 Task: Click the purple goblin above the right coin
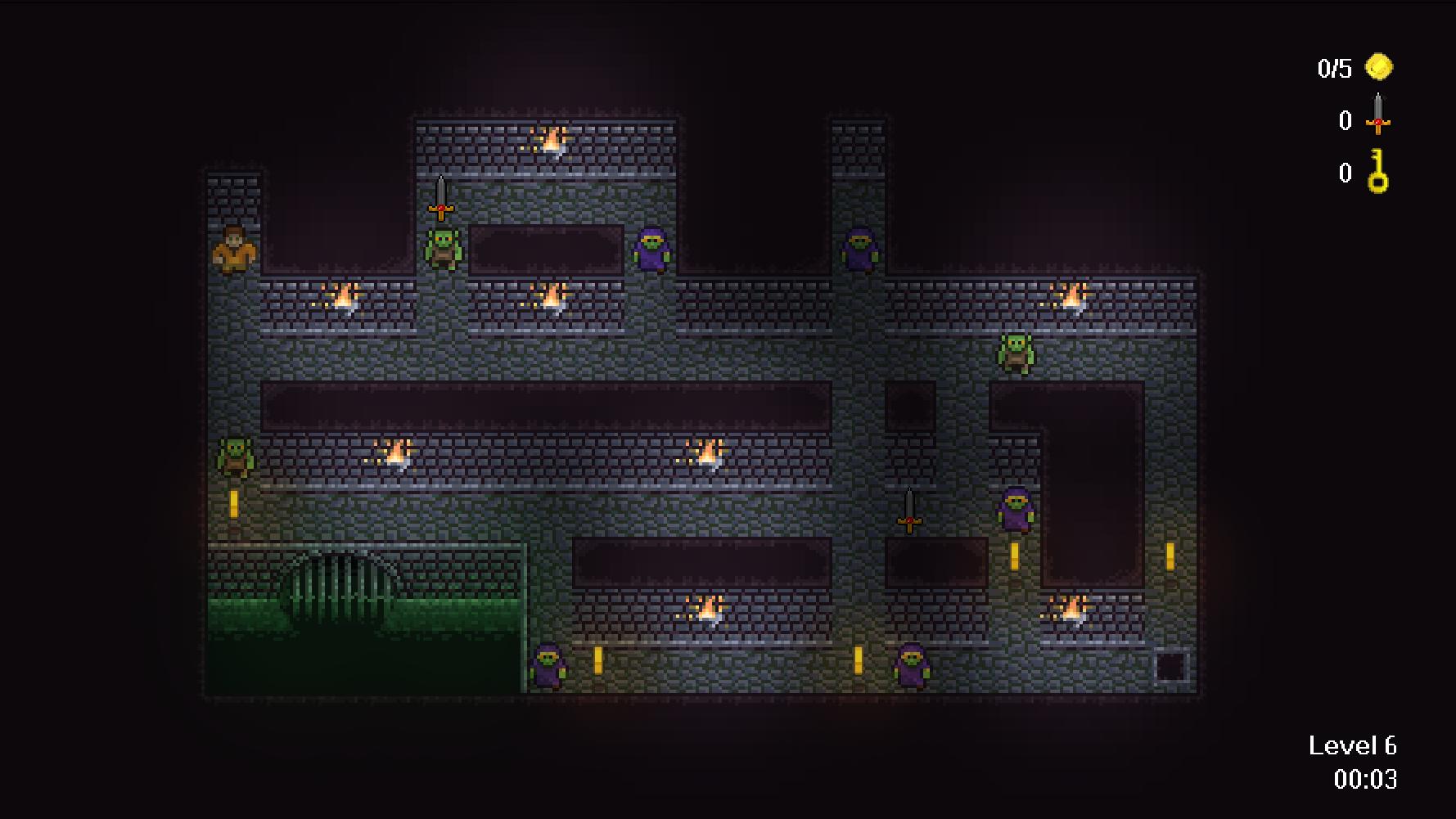(1015, 511)
